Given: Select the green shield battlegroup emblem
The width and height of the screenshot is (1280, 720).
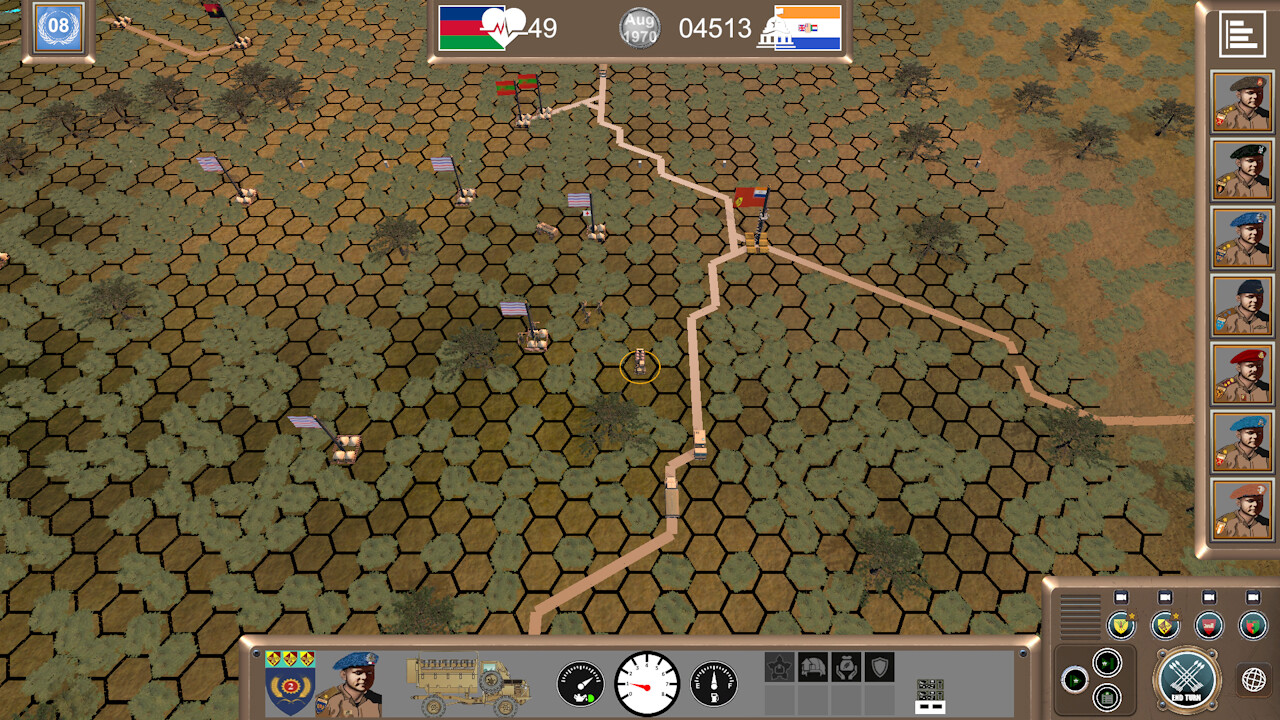Looking at the screenshot, I should pos(1255,625).
